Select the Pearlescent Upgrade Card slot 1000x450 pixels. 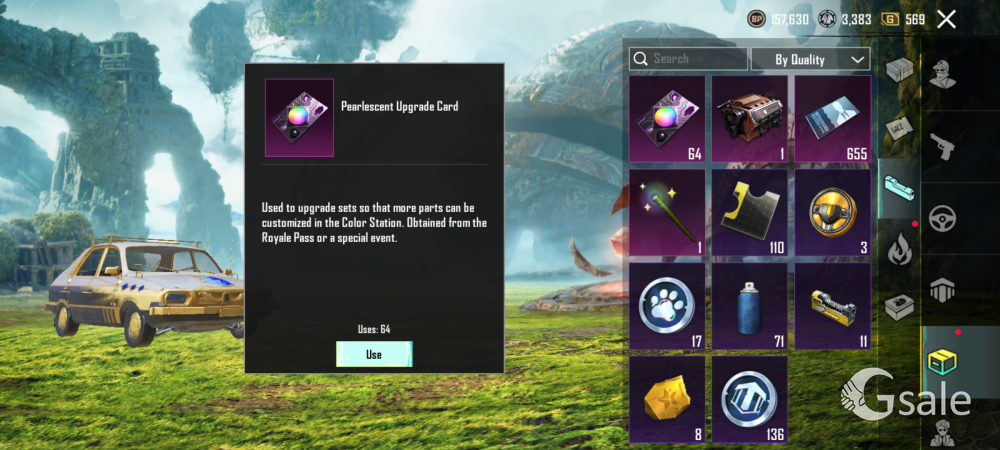pos(667,120)
